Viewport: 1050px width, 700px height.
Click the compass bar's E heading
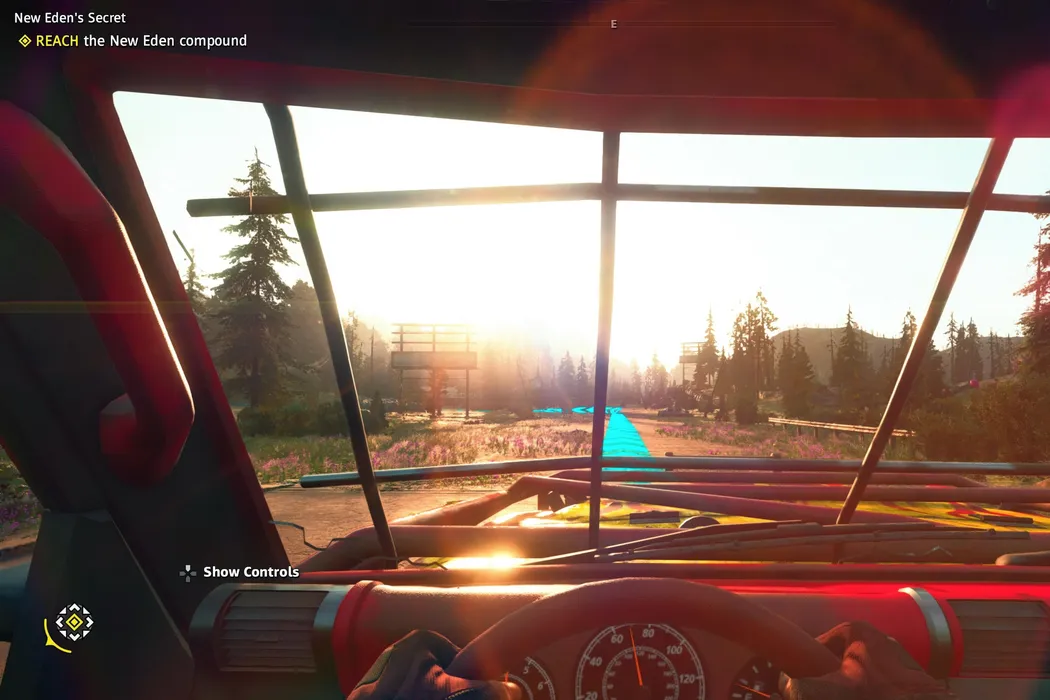pyautogui.click(x=614, y=24)
